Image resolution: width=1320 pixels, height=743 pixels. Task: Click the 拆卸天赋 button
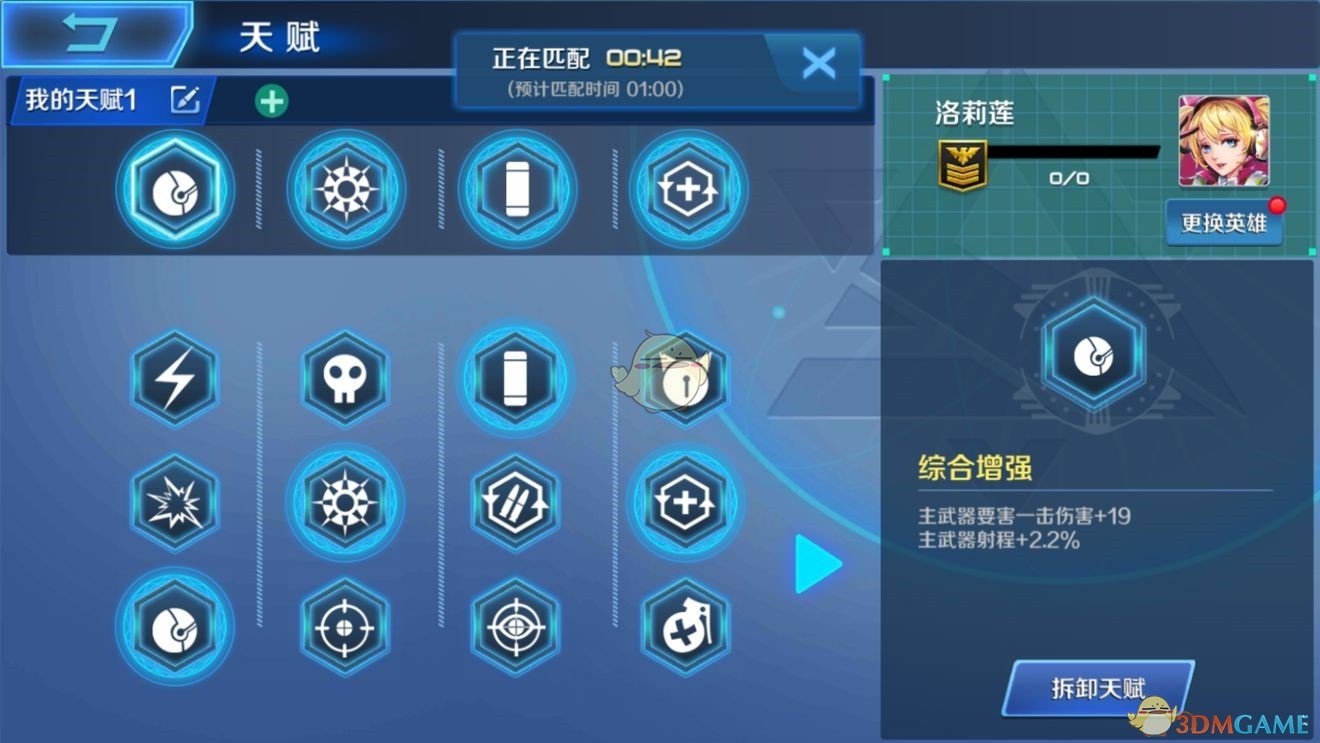point(1098,688)
